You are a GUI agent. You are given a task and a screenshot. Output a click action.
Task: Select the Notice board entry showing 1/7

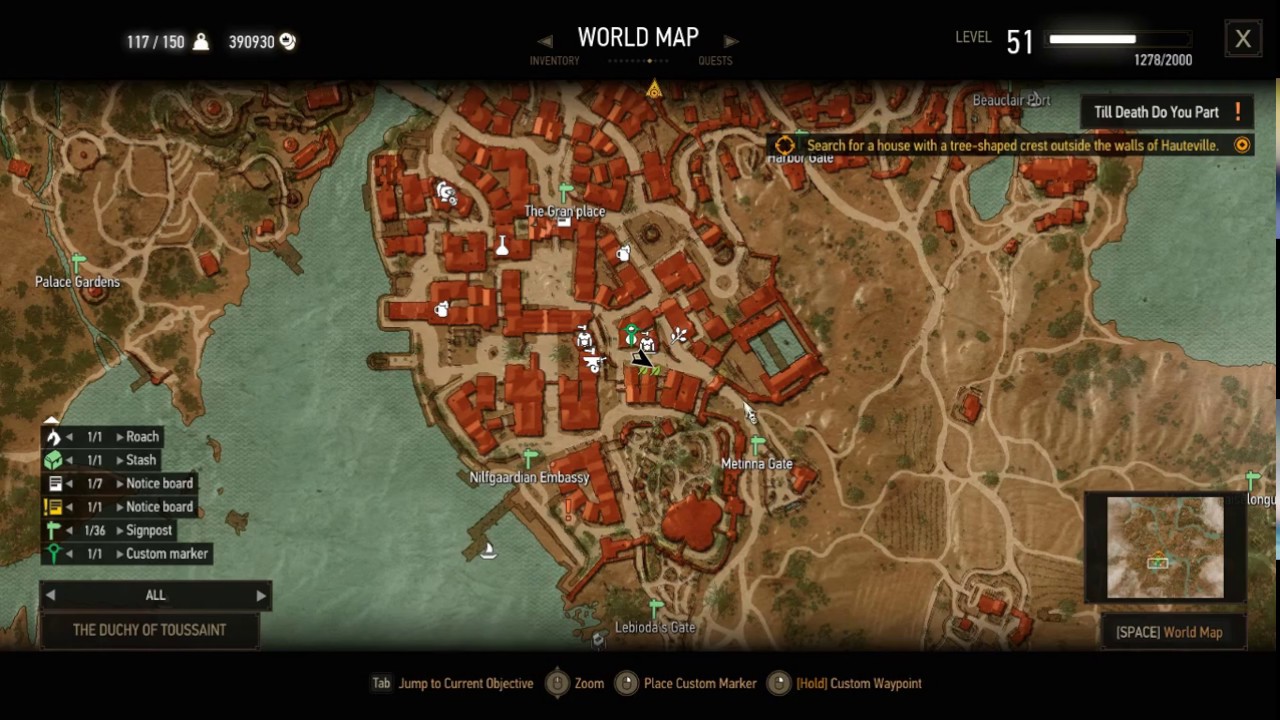[158, 484]
